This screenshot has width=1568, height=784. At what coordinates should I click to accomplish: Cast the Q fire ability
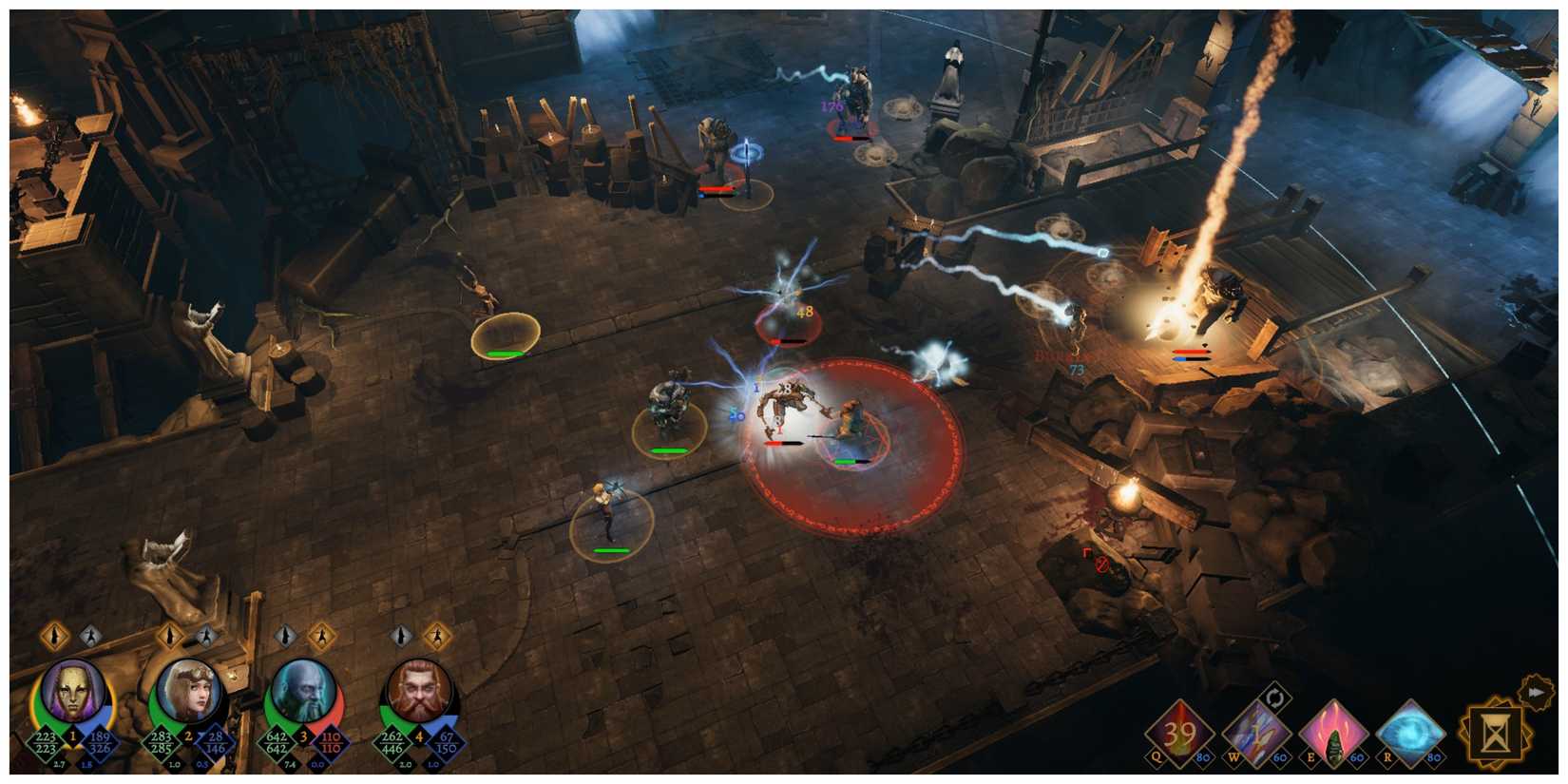[1181, 732]
